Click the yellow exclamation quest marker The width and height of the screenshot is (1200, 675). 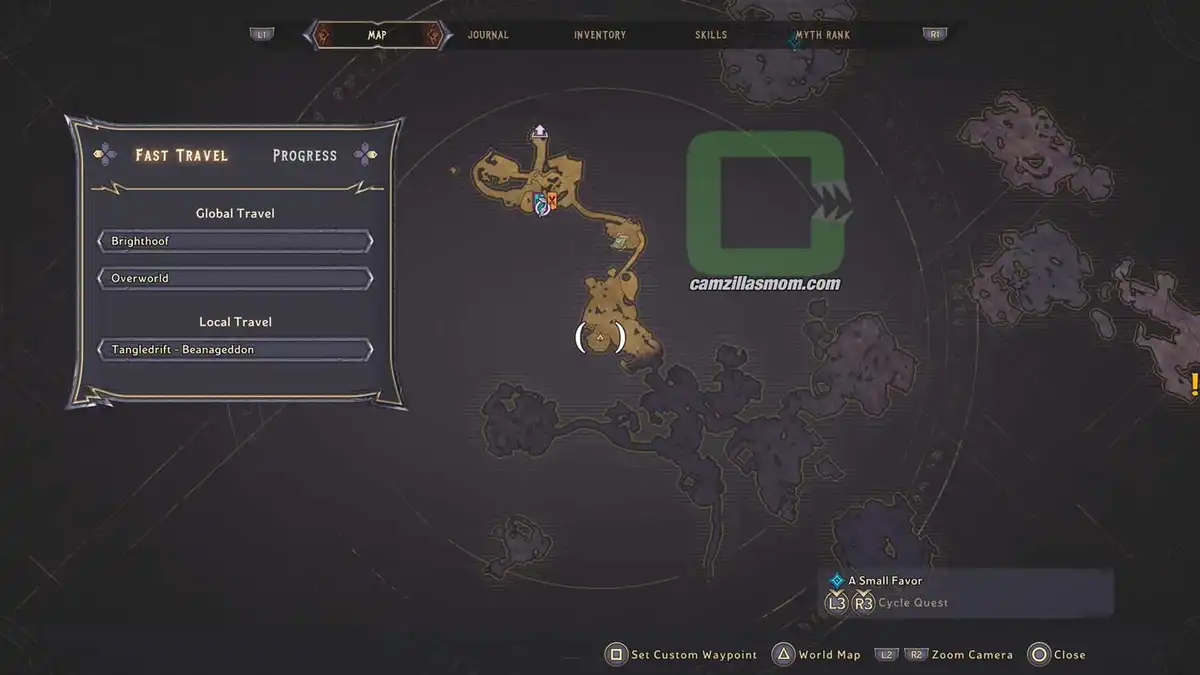pos(1193,384)
